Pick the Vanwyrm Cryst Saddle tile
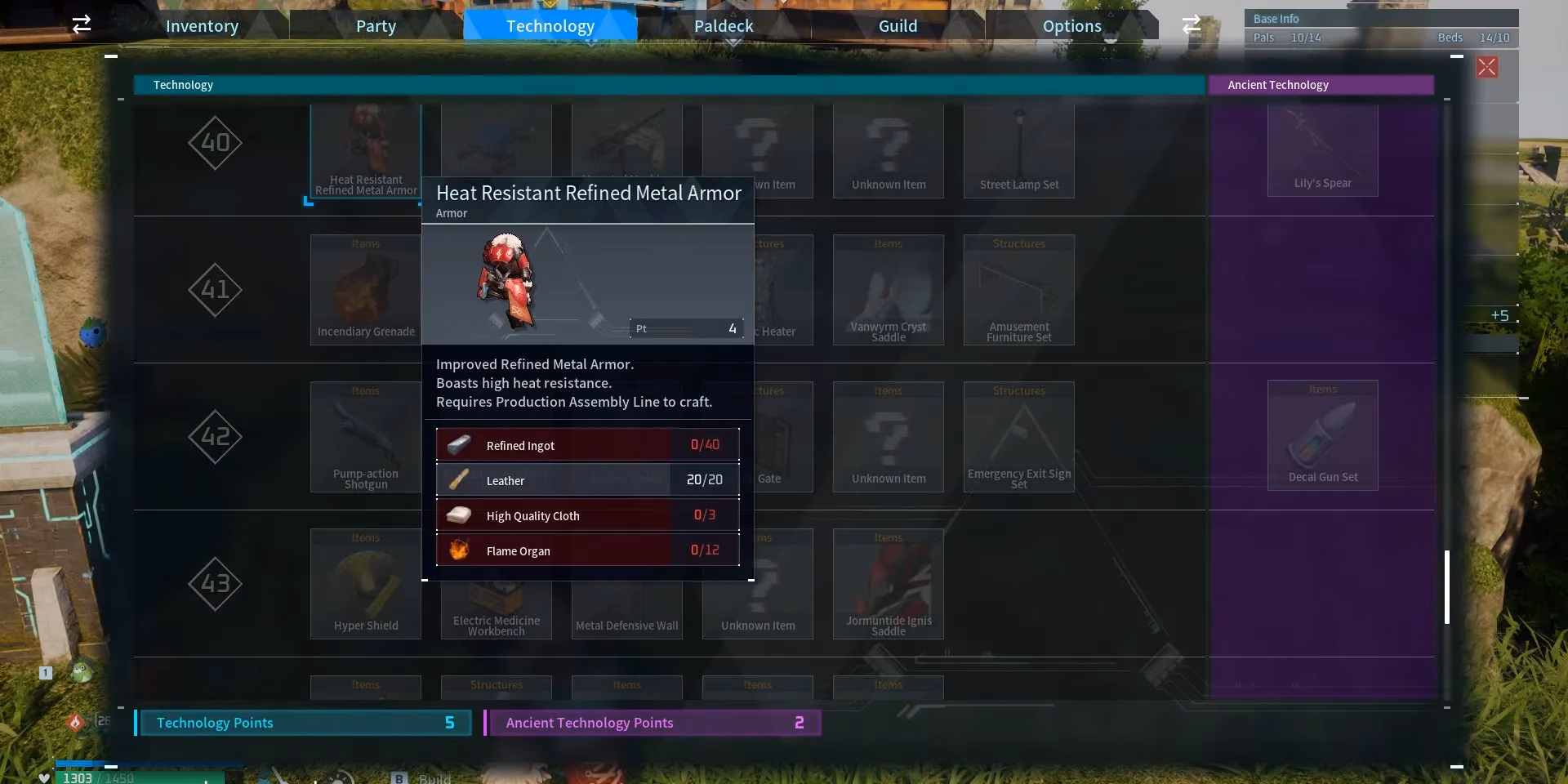This screenshot has height=784, width=1568. [888, 290]
